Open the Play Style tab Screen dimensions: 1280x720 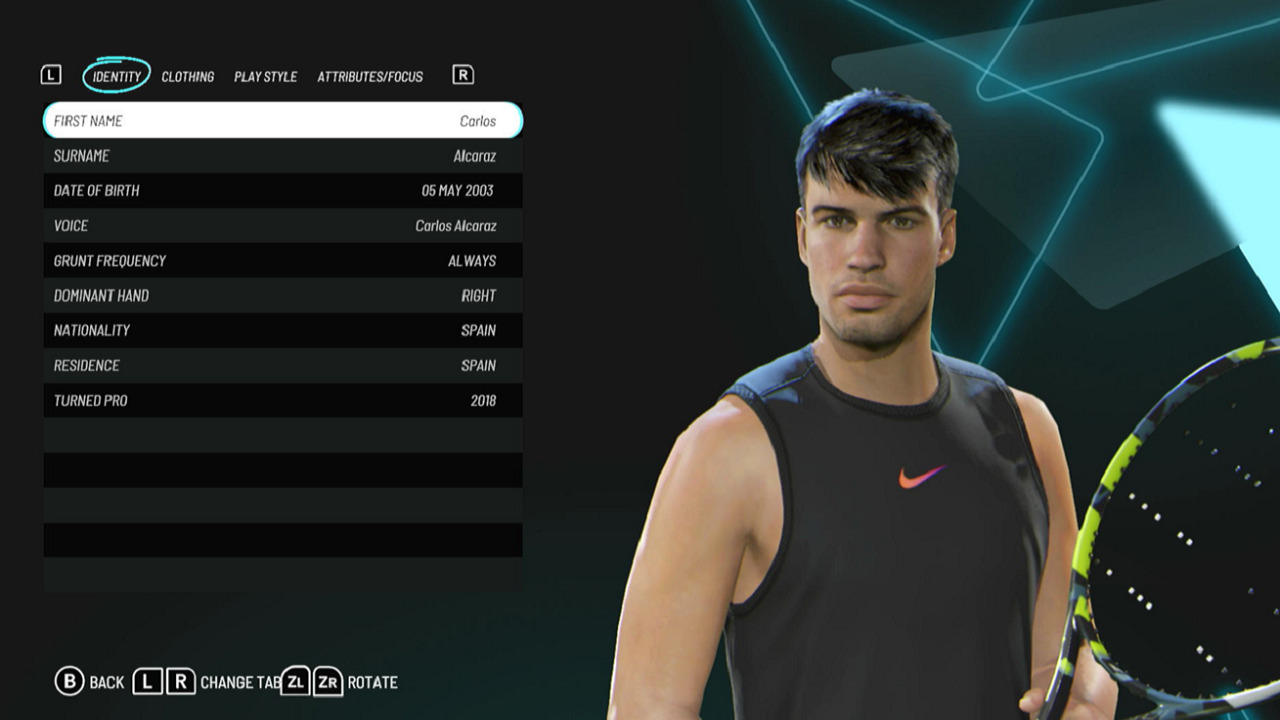click(265, 77)
